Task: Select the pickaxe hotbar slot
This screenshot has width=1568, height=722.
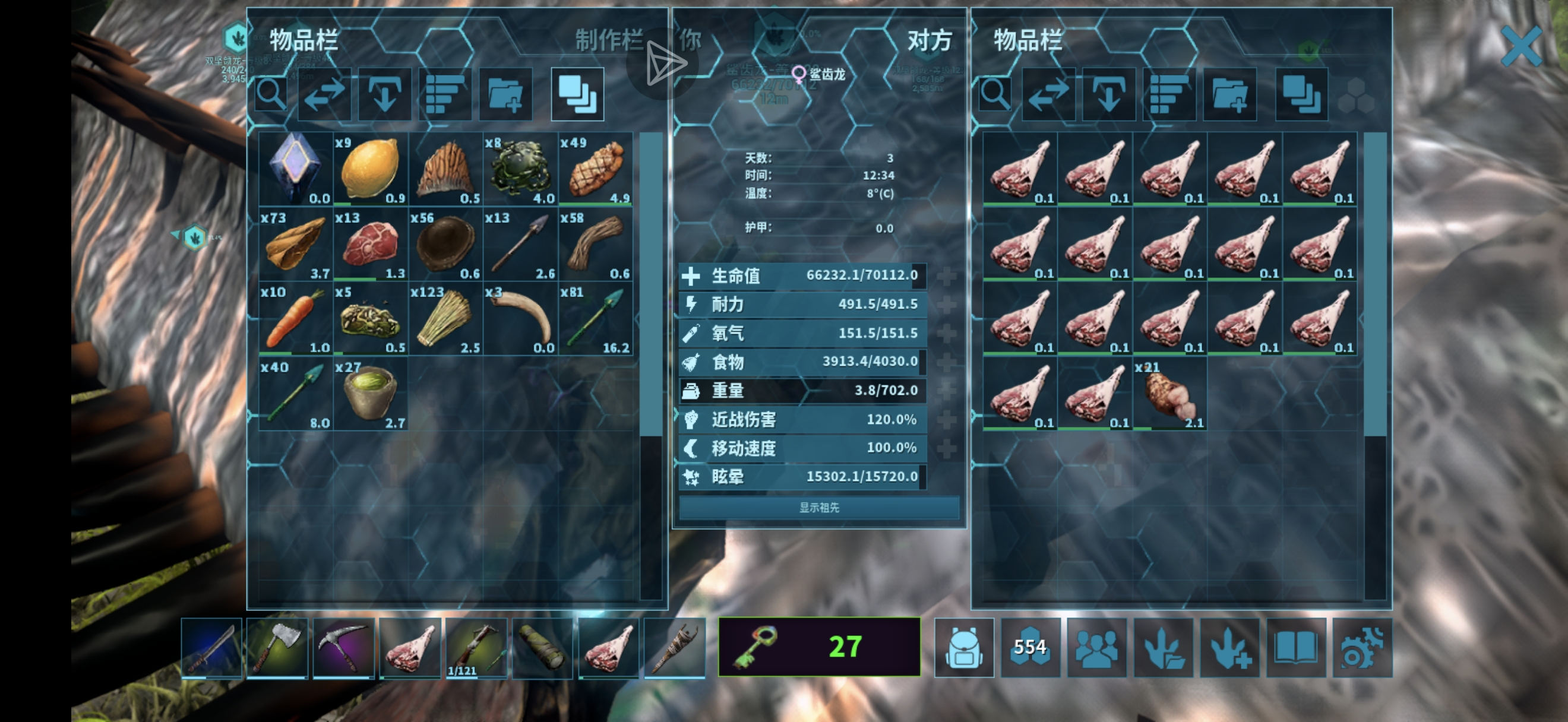Action: coord(343,647)
